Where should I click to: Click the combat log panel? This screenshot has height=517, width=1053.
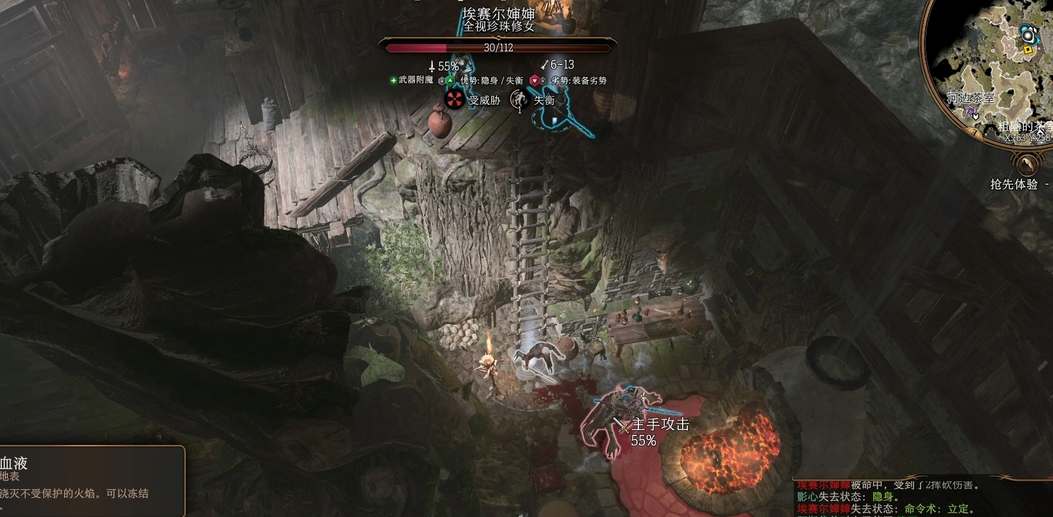[x=922, y=496]
